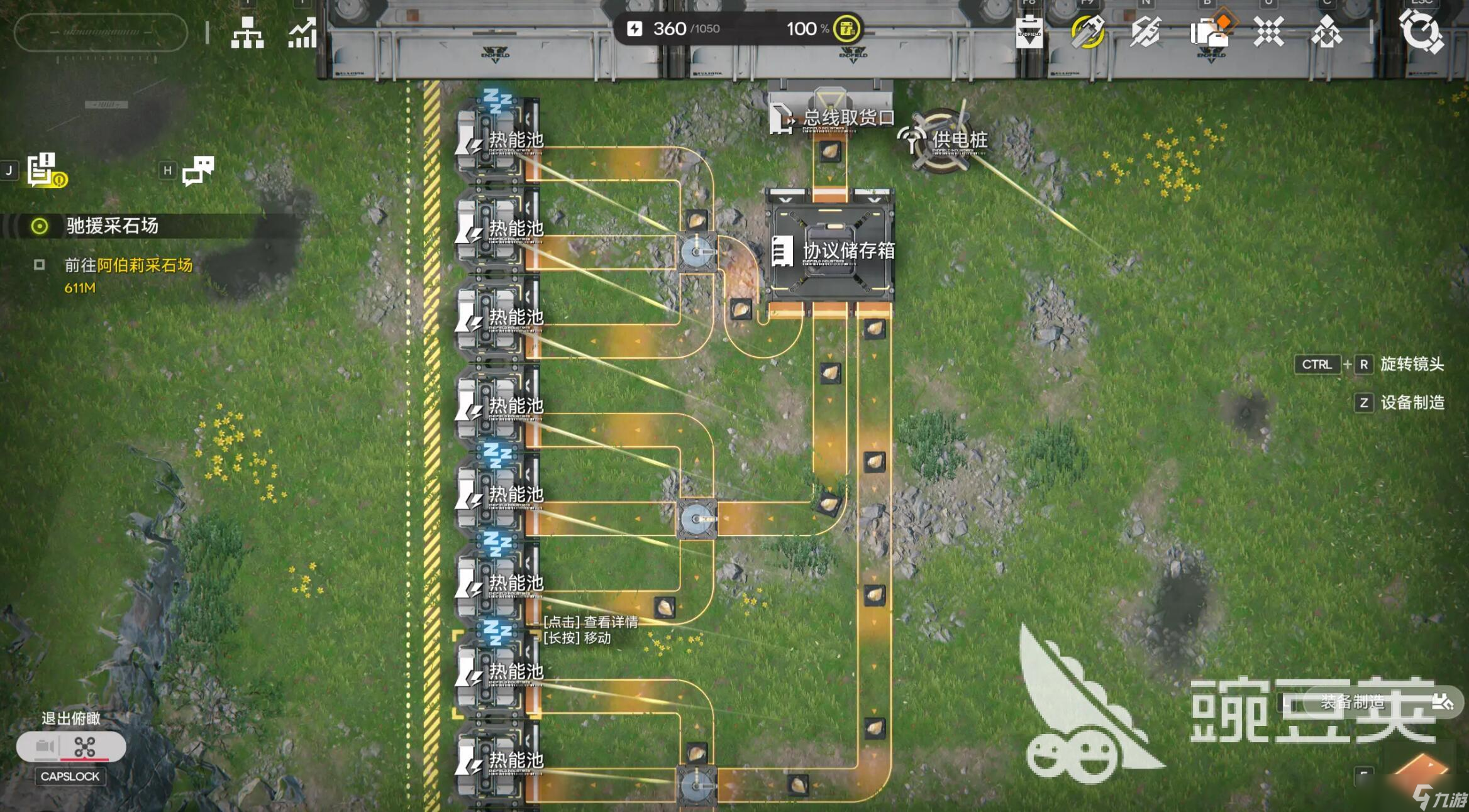1469x812 pixels.
Task: Toggle the 退出俯瞰 camera view switch
Action: 71,747
